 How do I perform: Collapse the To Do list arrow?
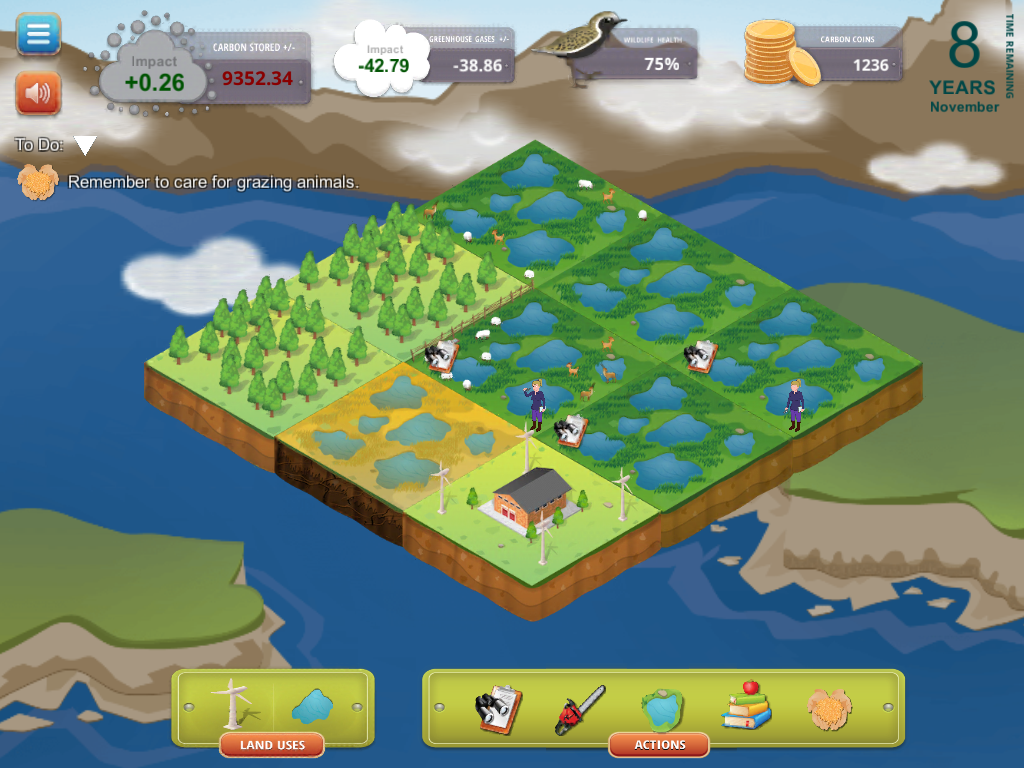pyautogui.click(x=86, y=146)
